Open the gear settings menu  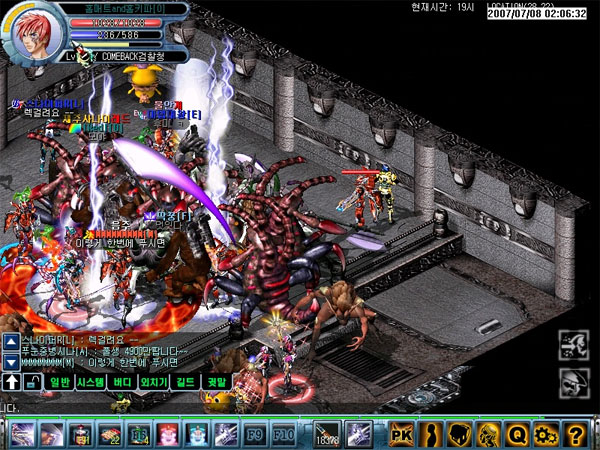(545, 433)
